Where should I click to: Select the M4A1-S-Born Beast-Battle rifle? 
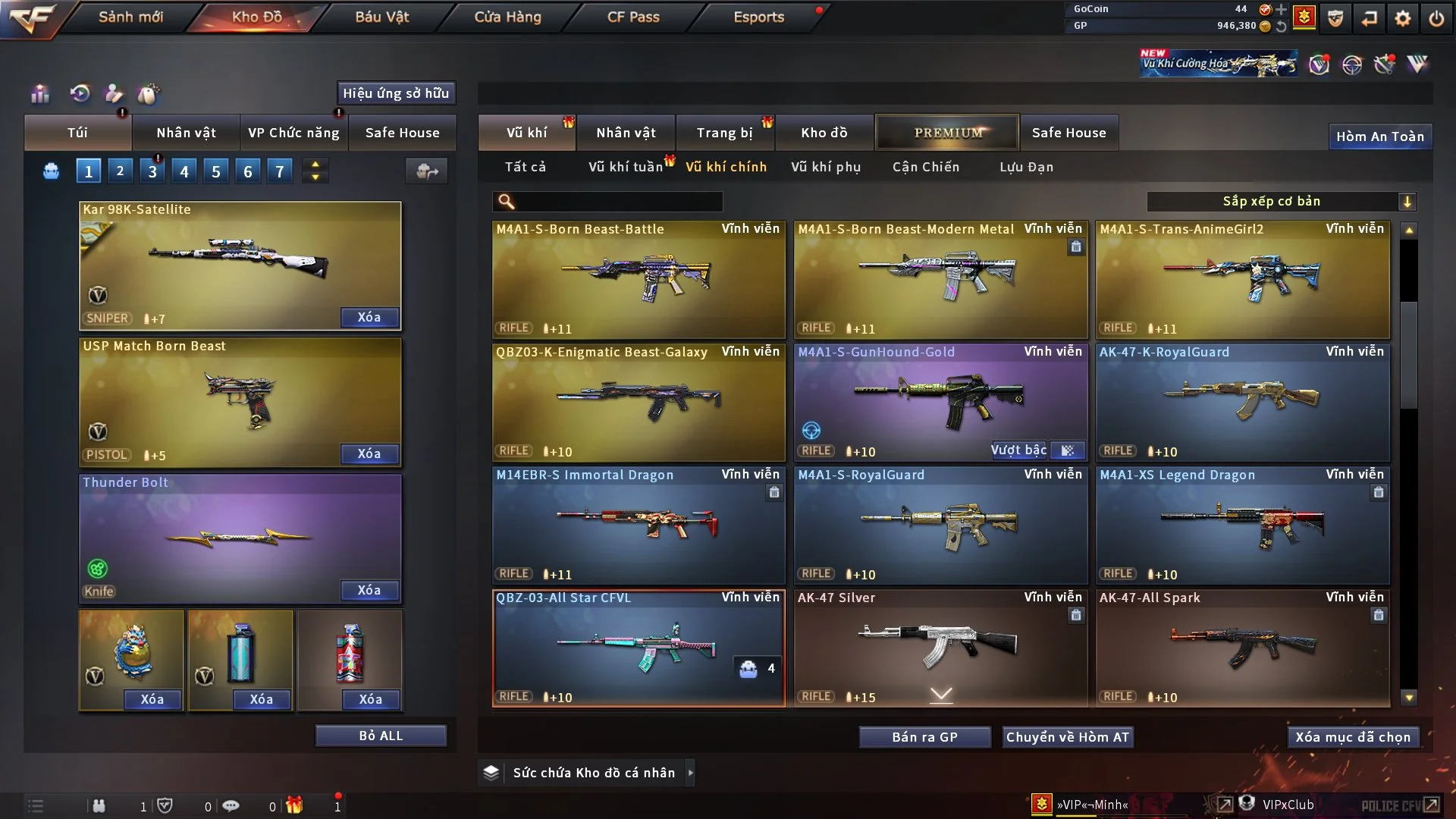[x=638, y=279]
